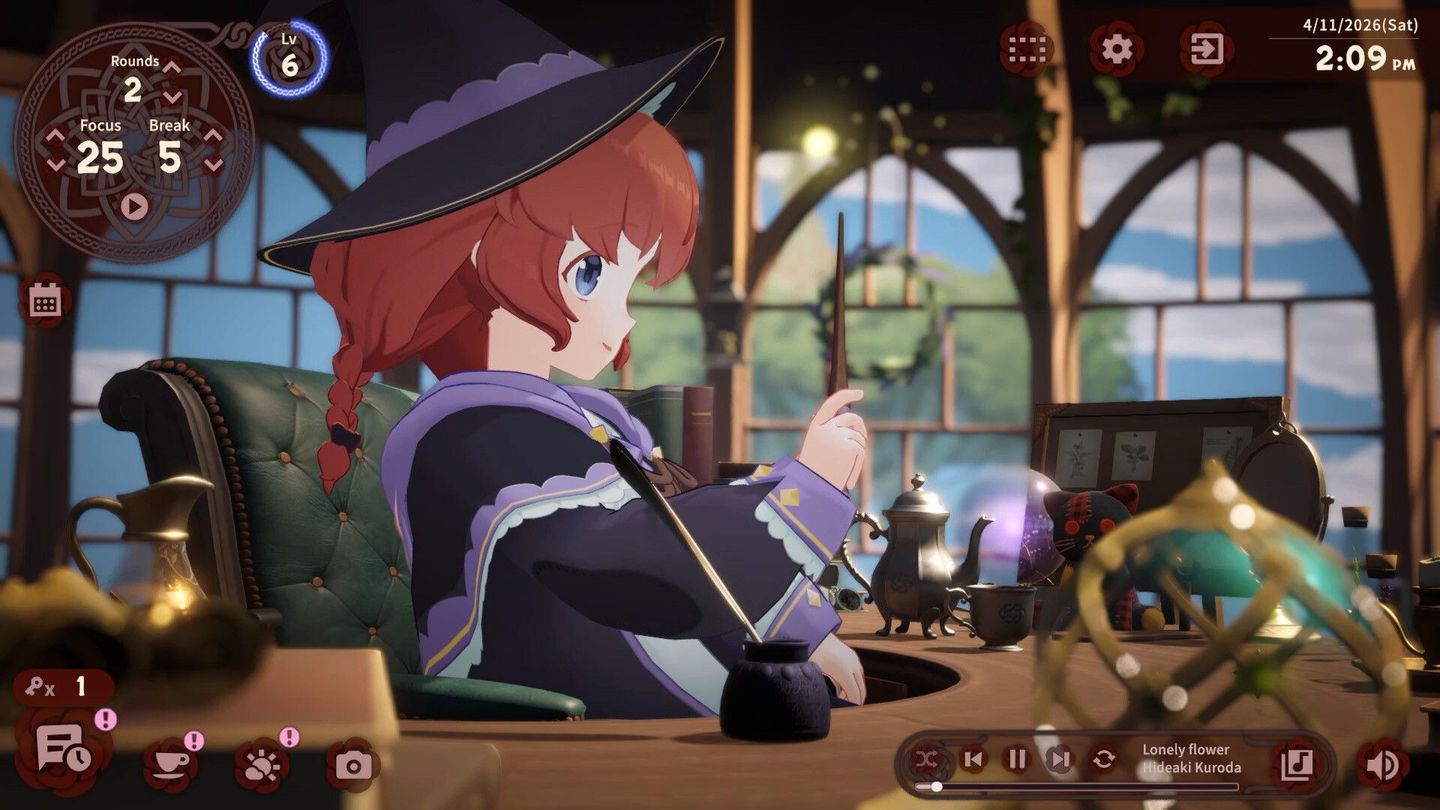Raise the Break duration chevron
The image size is (1440, 810).
click(x=211, y=135)
